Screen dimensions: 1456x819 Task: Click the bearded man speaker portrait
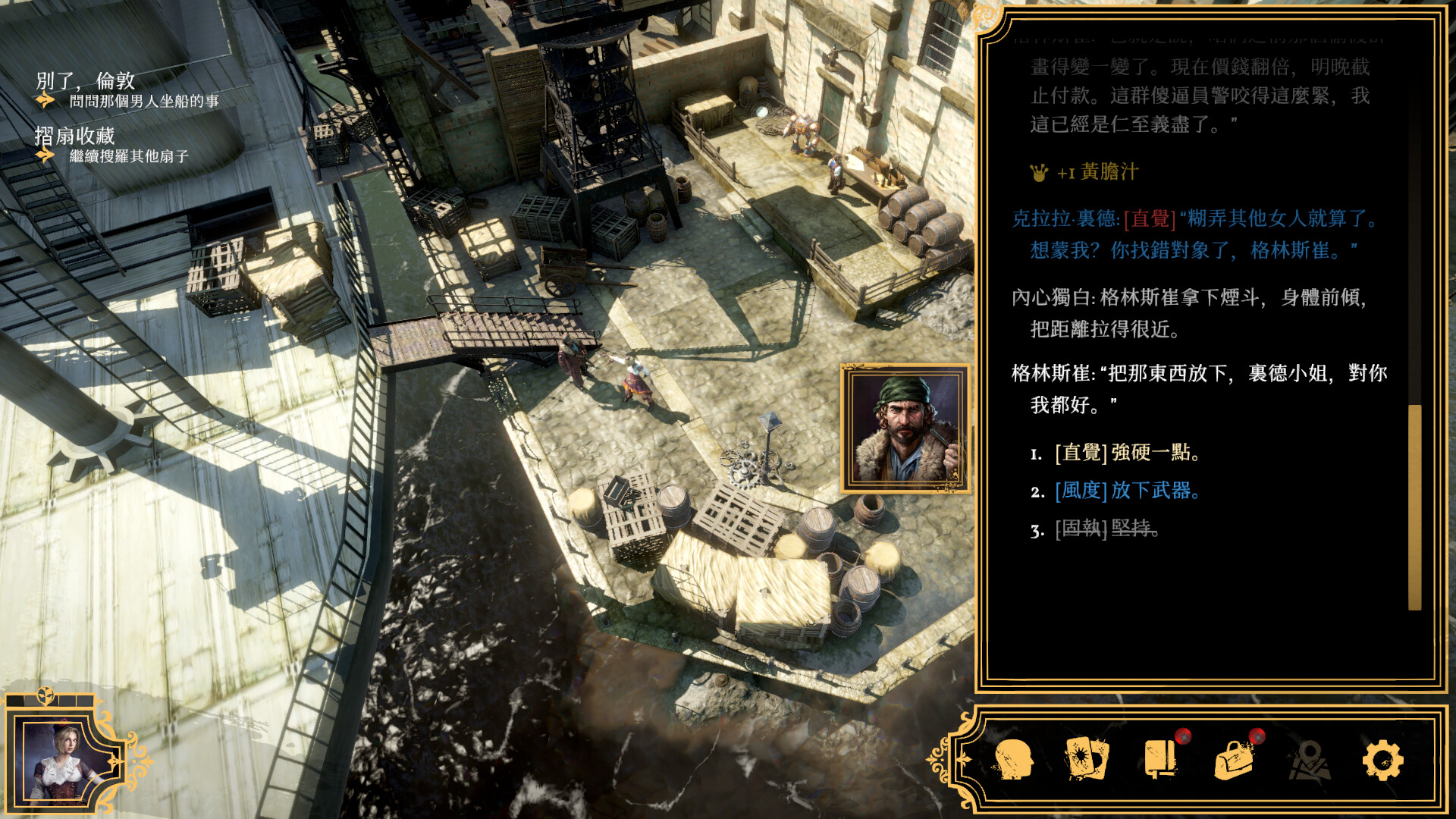click(x=905, y=428)
